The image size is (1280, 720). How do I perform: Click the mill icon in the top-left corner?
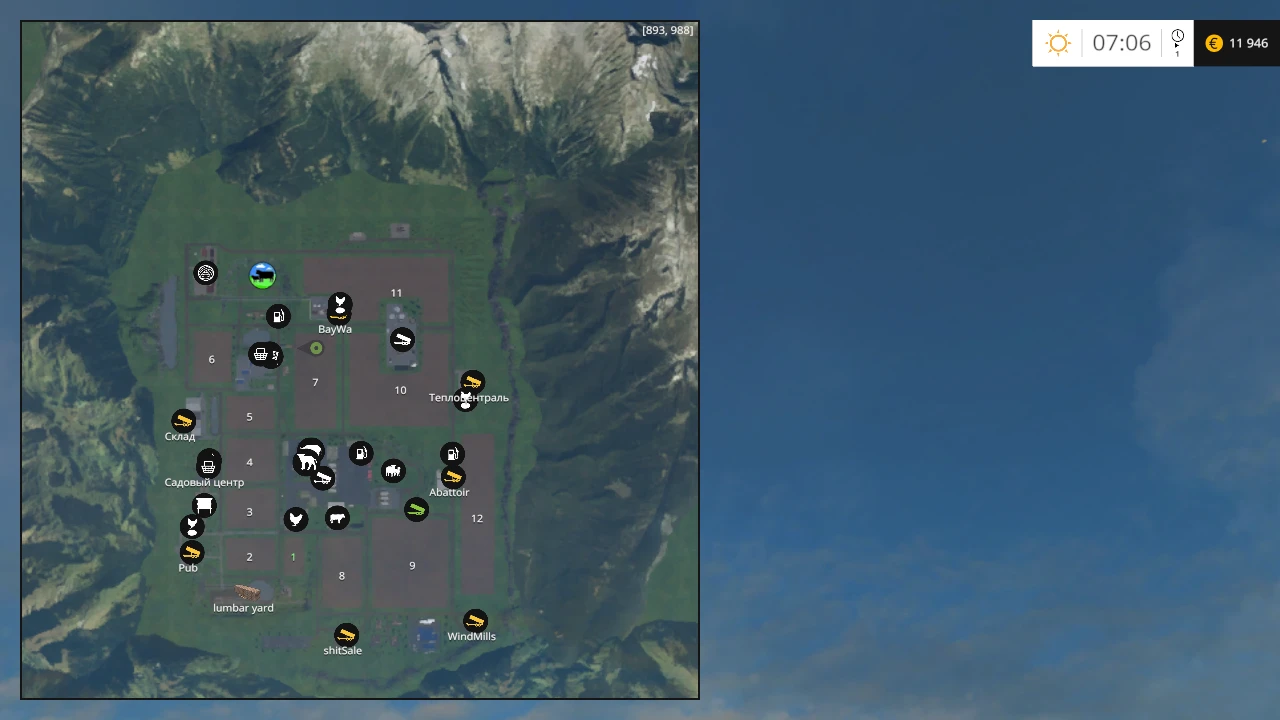pos(205,273)
